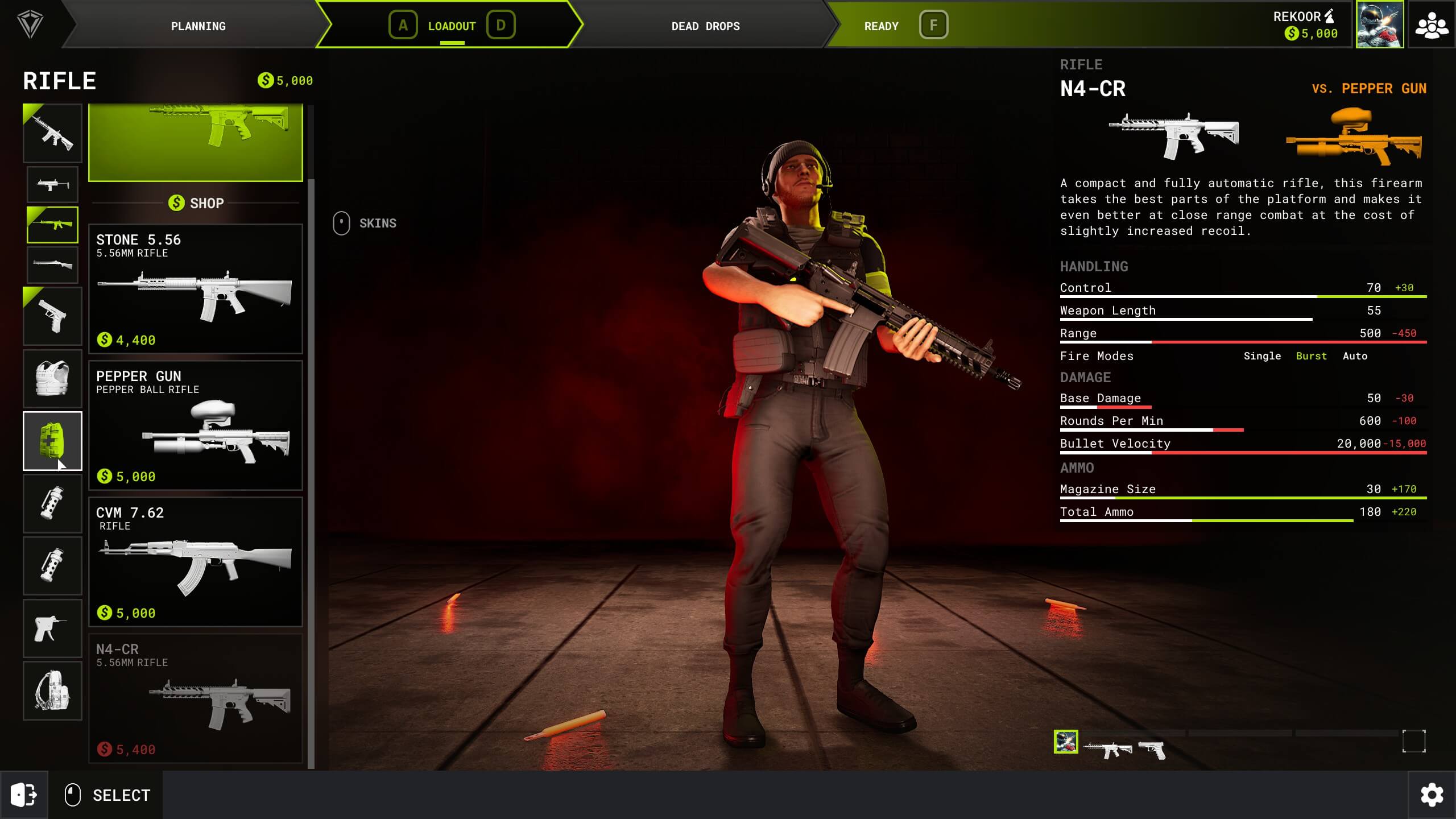Enable Auto fire mode

tap(1356, 355)
